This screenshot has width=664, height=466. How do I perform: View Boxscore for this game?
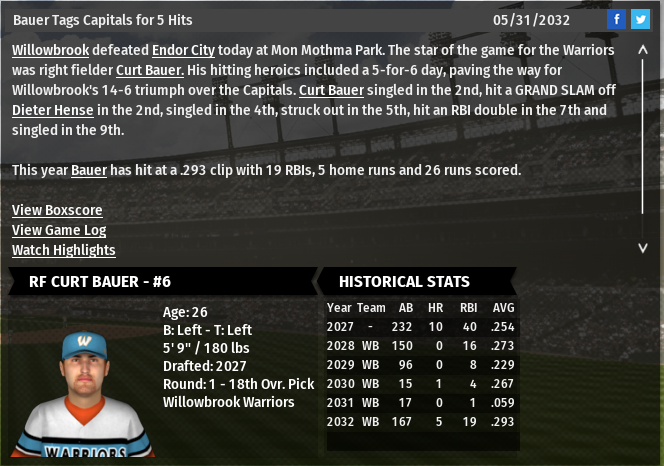[x=57, y=210]
